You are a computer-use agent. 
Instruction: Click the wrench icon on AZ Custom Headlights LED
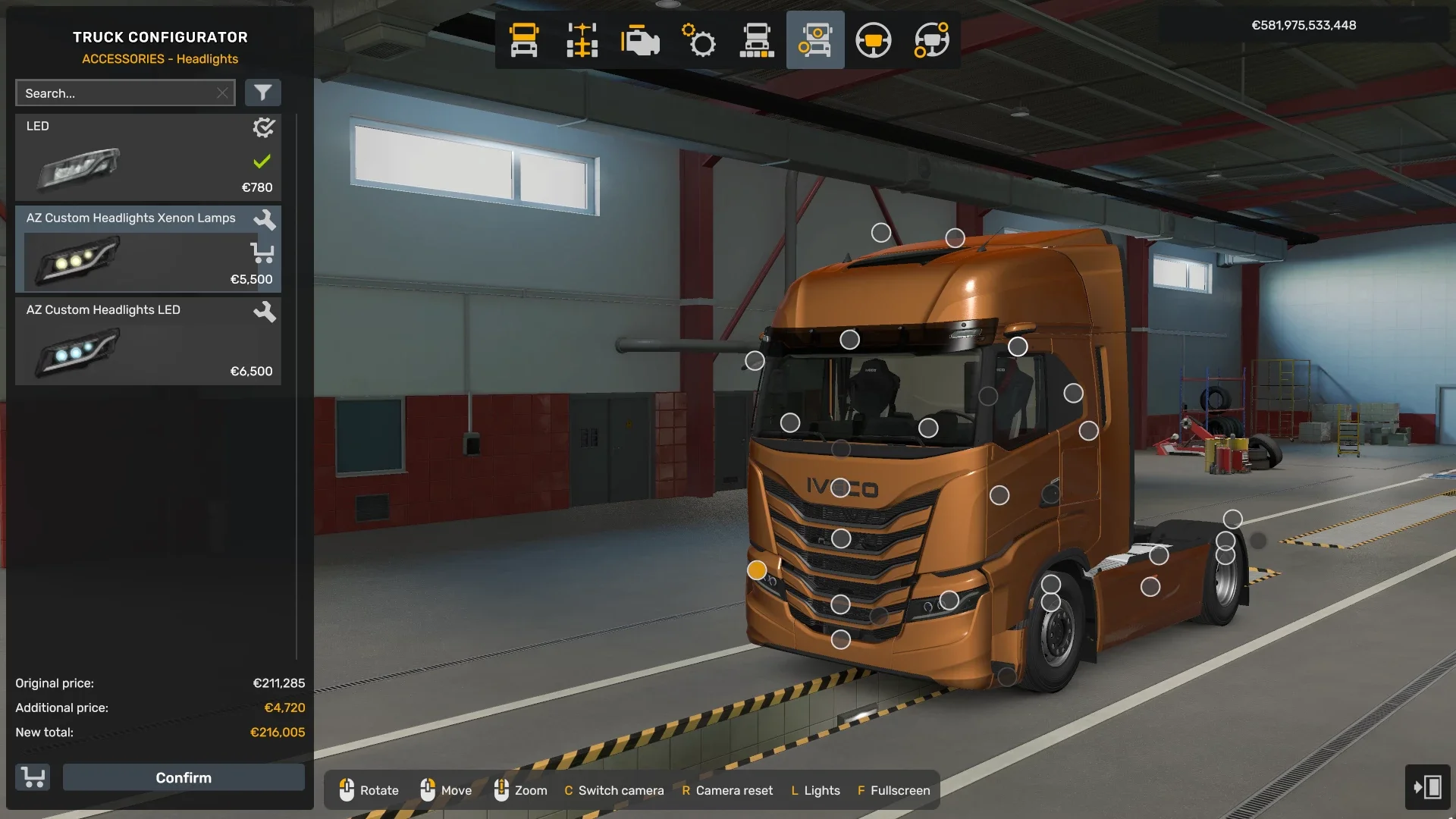[265, 312]
